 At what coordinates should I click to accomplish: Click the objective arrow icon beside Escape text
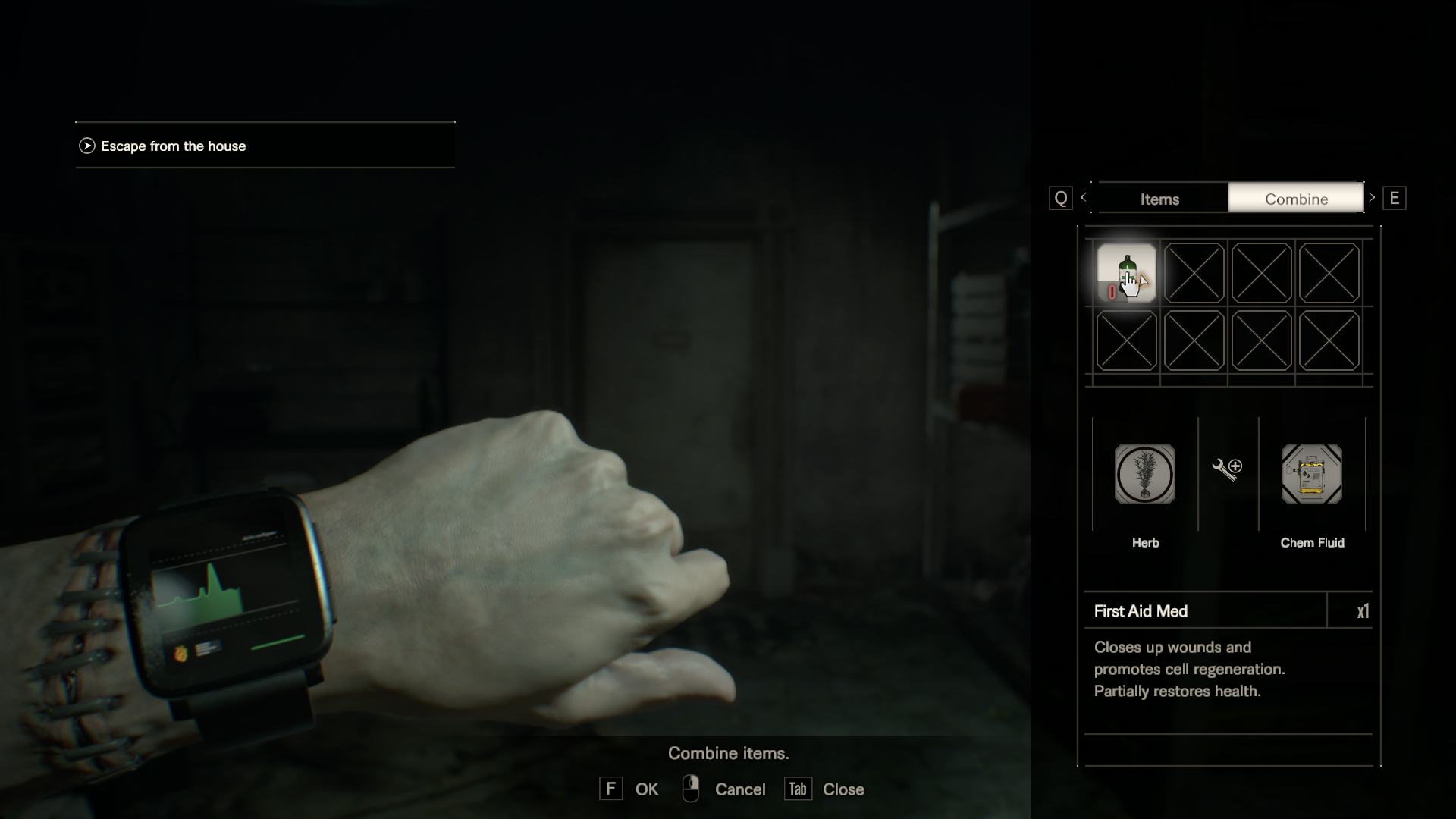click(x=88, y=146)
